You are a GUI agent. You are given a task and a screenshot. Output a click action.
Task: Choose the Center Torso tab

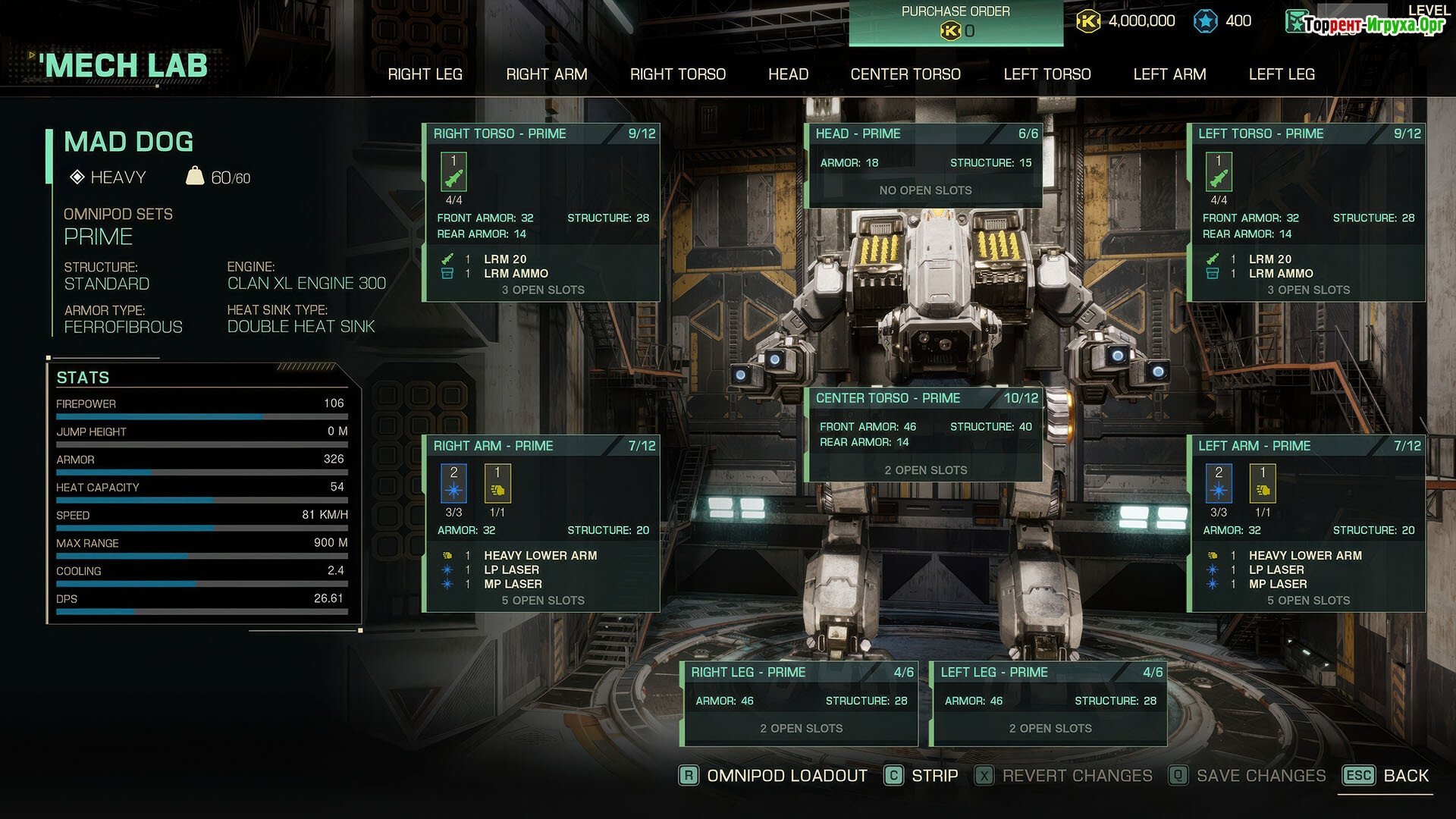[905, 74]
